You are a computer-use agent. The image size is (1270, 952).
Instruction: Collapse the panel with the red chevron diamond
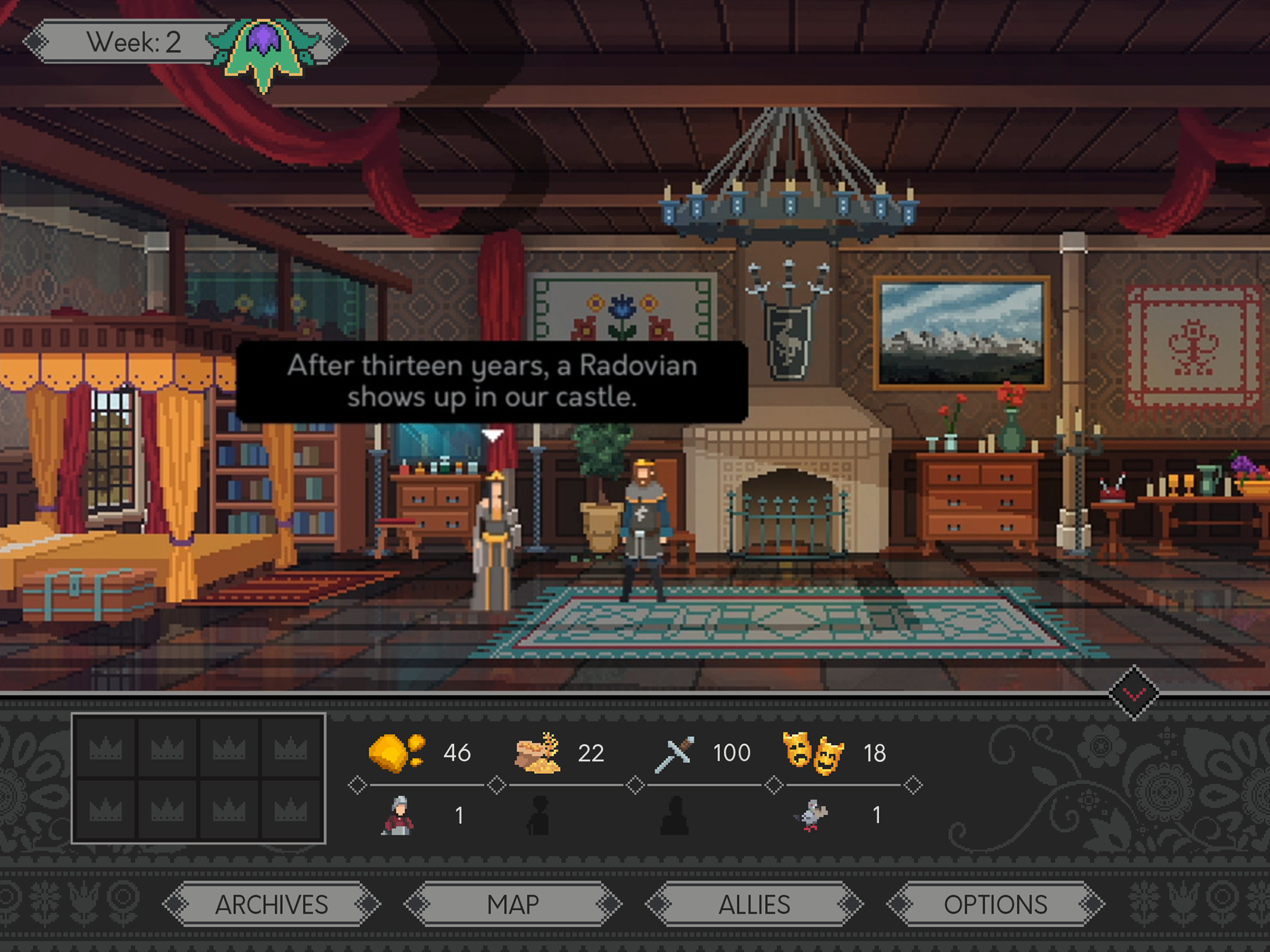pos(1134,693)
